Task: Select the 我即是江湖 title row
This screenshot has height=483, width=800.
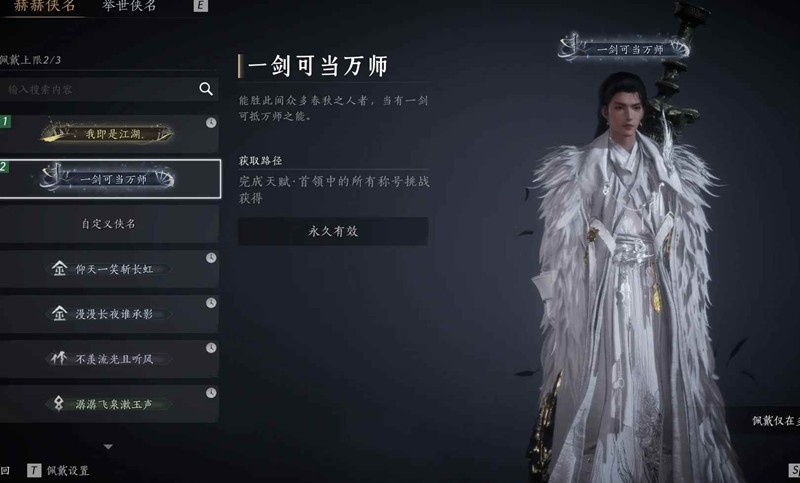Action: click(110, 133)
